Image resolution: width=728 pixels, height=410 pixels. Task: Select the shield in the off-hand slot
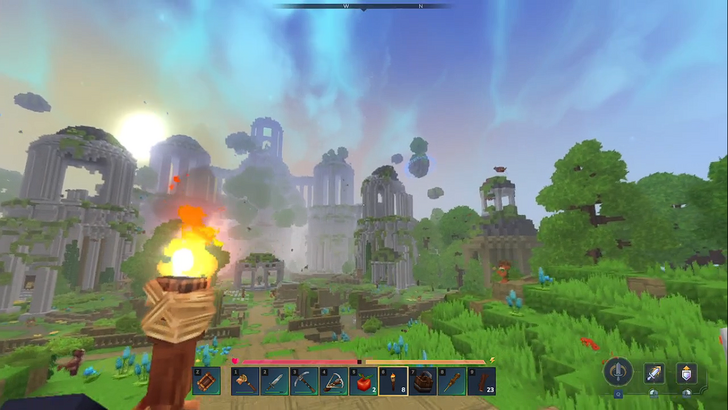(206, 381)
